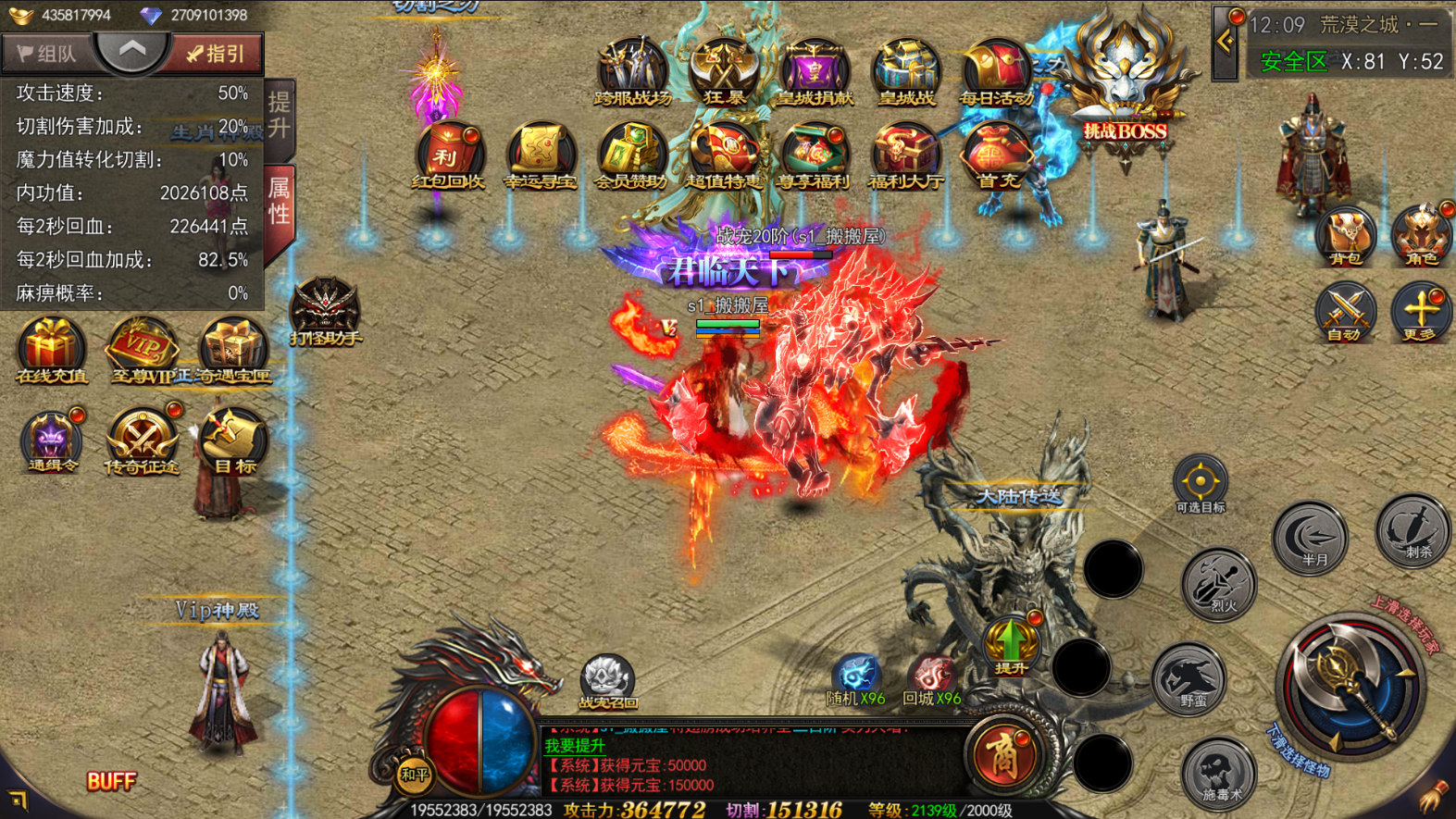
Task: Open the 组队 team panel
Action: [x=46, y=54]
